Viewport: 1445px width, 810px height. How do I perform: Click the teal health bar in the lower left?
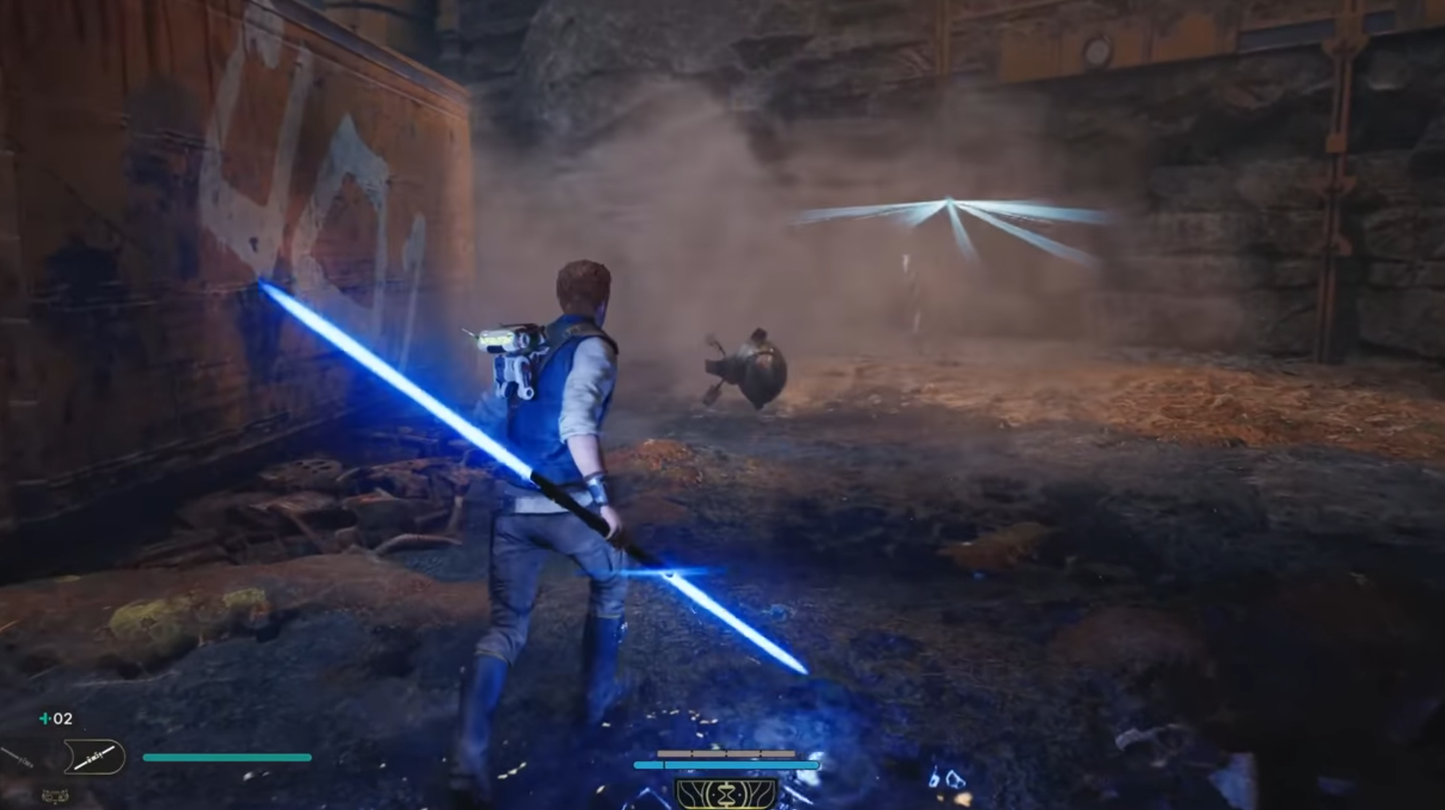pyautogui.click(x=225, y=758)
